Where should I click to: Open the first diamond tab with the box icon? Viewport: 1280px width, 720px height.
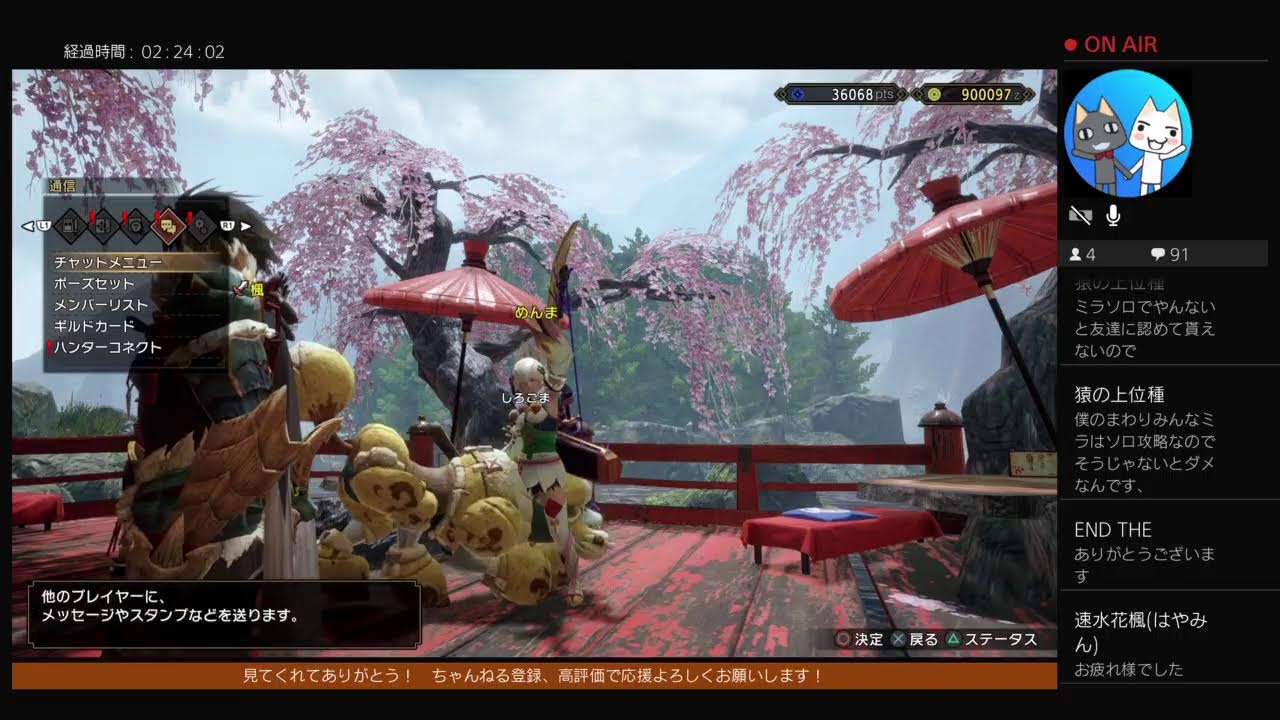(x=70, y=226)
